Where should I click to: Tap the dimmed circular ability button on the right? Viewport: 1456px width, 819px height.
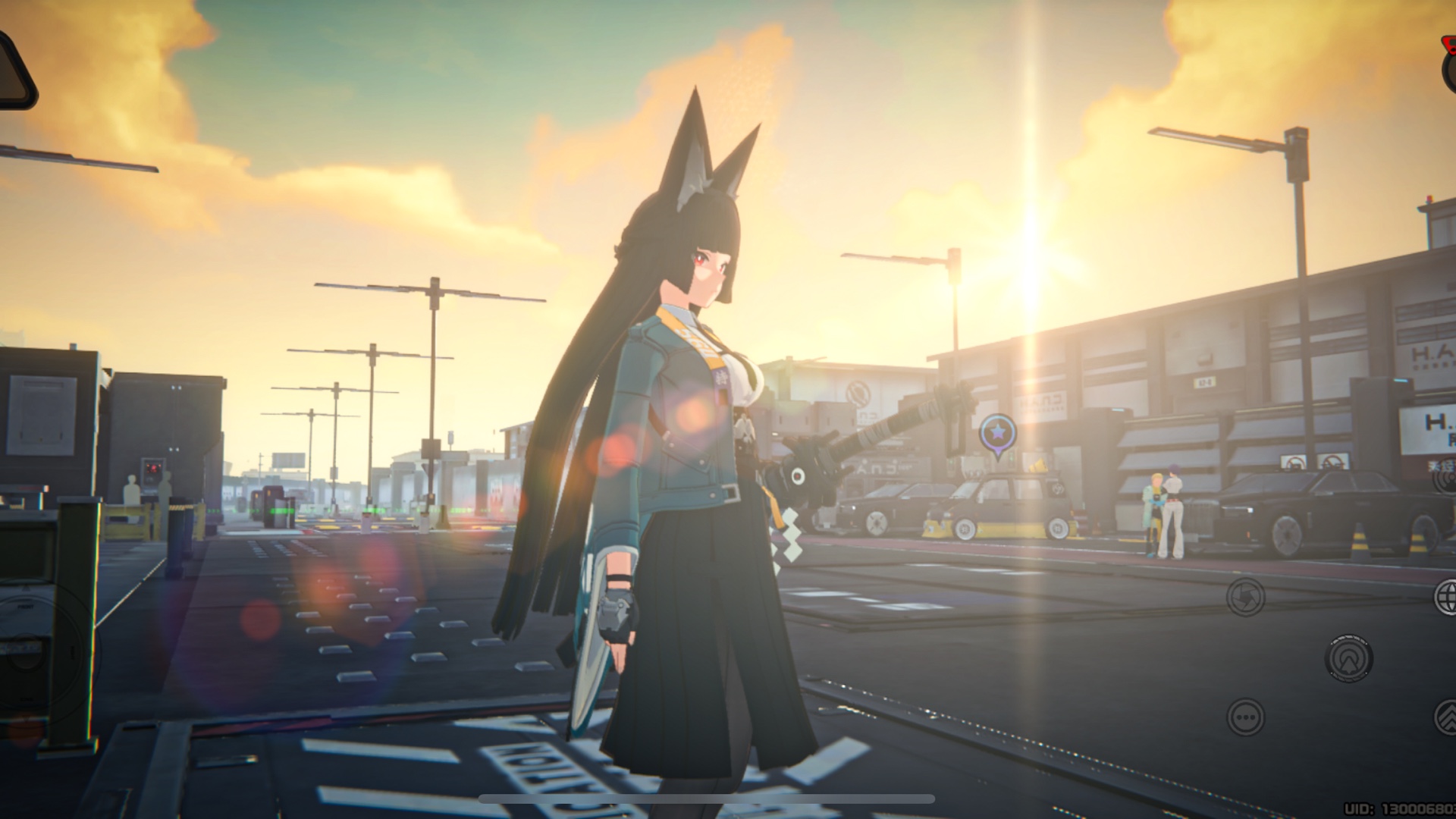[1348, 658]
